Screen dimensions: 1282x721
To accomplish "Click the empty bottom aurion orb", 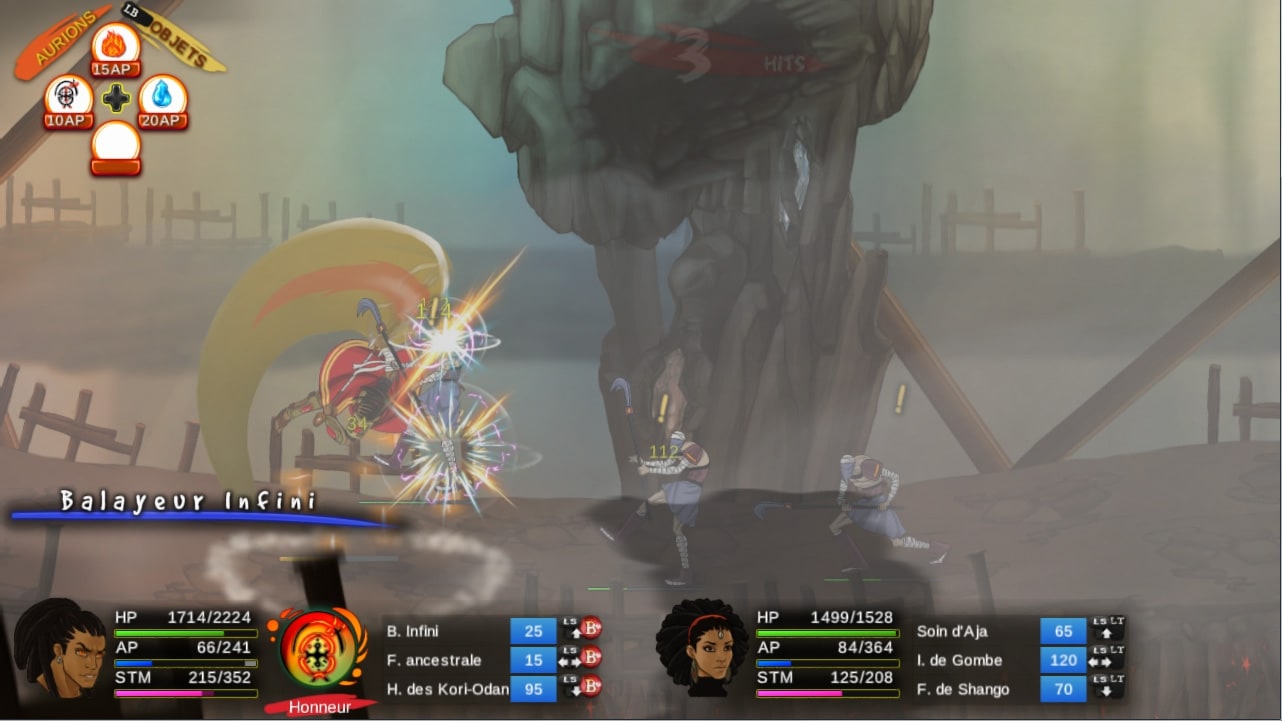I will (113, 140).
